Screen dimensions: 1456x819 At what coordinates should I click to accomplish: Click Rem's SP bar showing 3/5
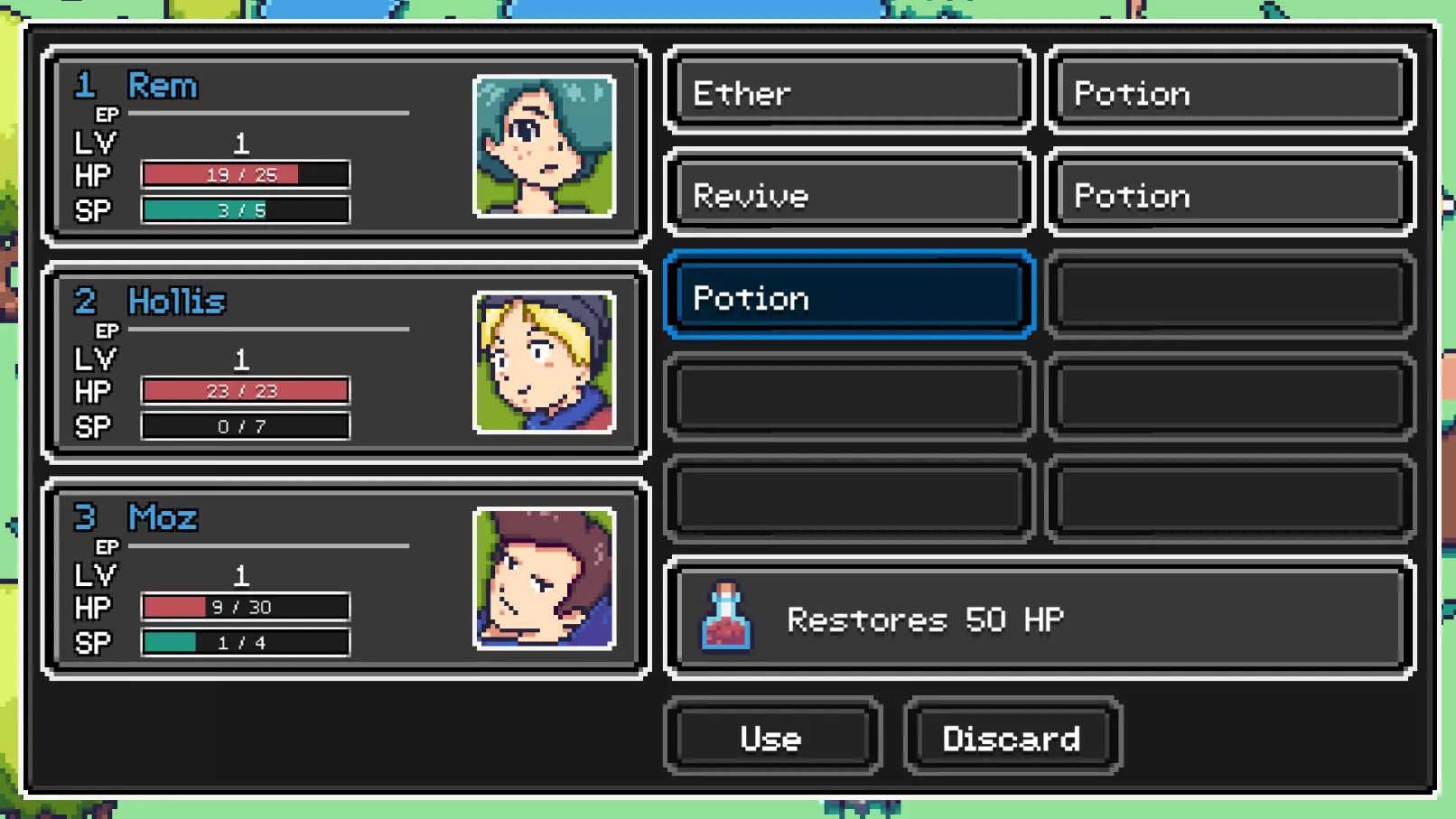[244, 210]
